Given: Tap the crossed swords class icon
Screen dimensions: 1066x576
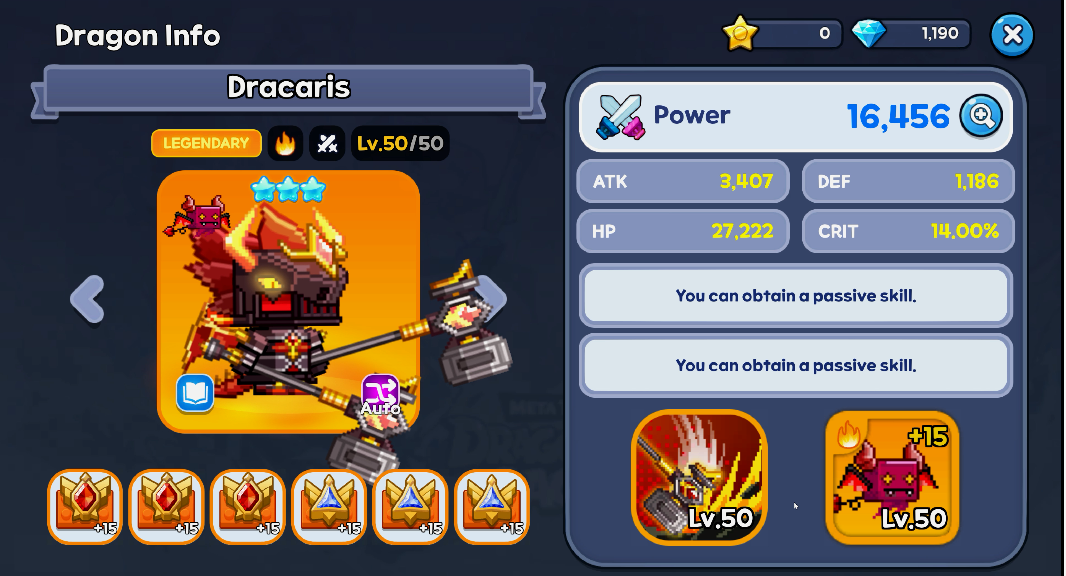Looking at the screenshot, I should pyautogui.click(x=327, y=144).
